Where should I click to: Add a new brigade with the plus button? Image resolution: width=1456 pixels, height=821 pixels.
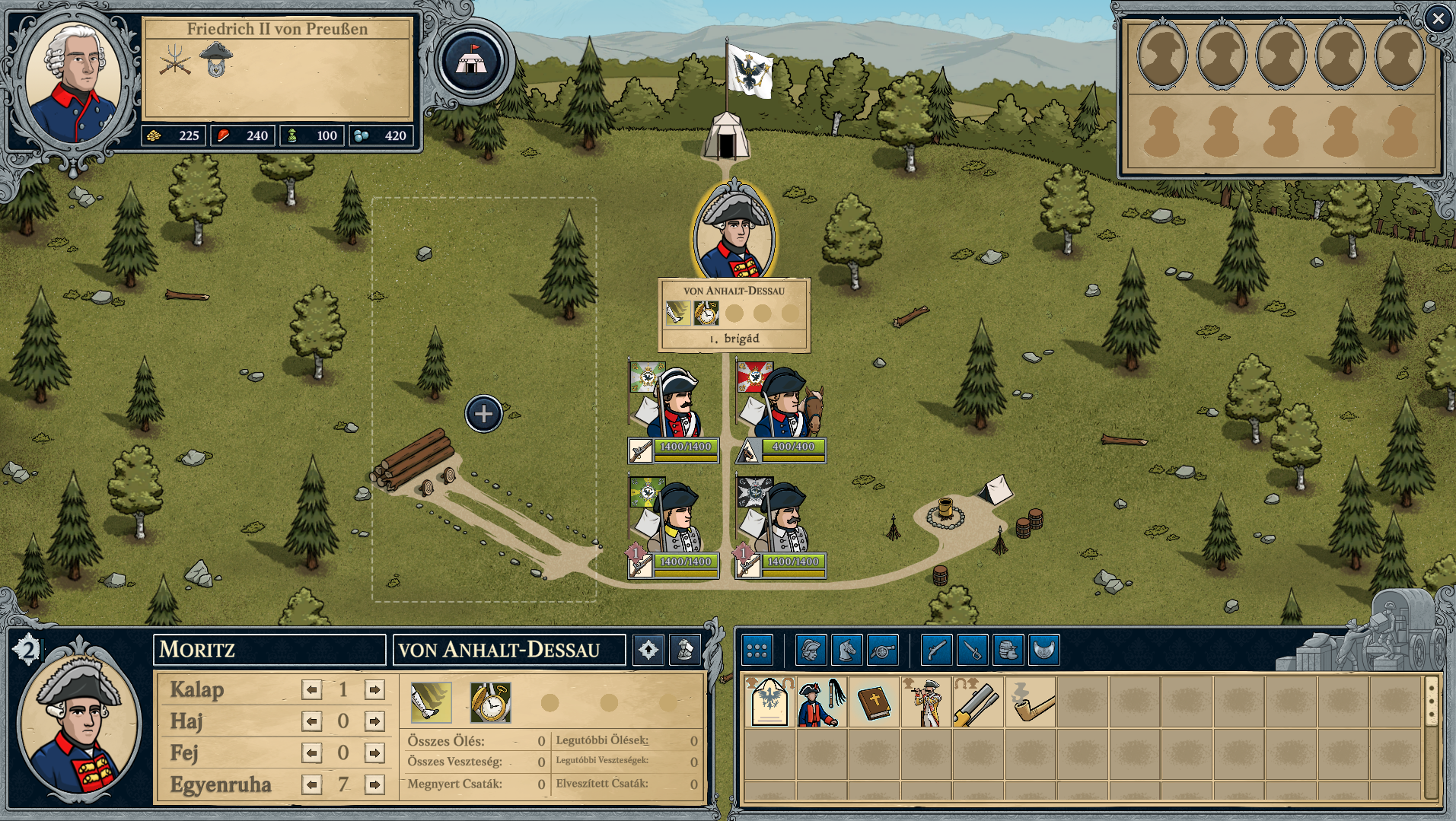[x=483, y=414]
